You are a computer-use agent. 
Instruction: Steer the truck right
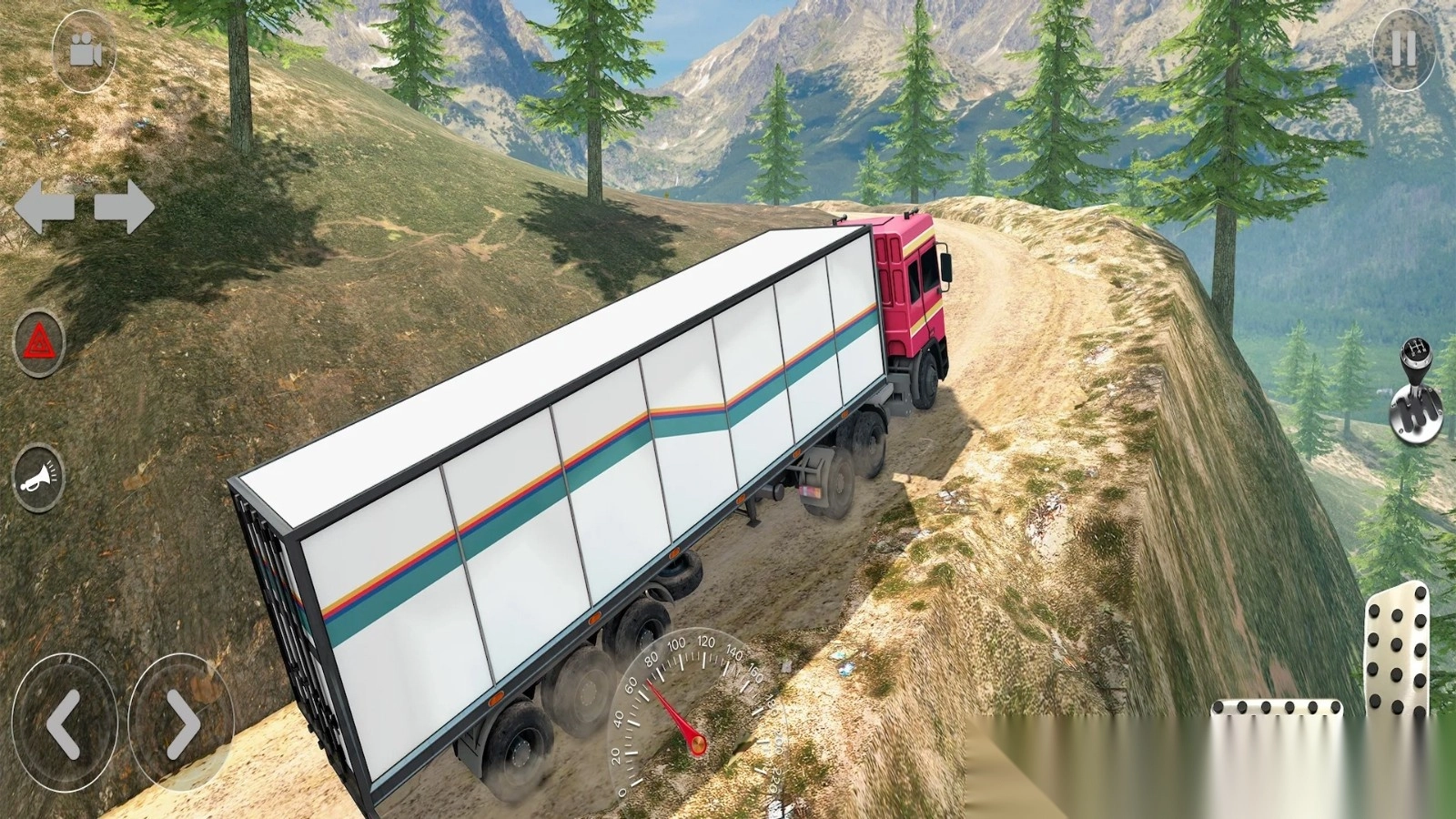click(x=181, y=723)
